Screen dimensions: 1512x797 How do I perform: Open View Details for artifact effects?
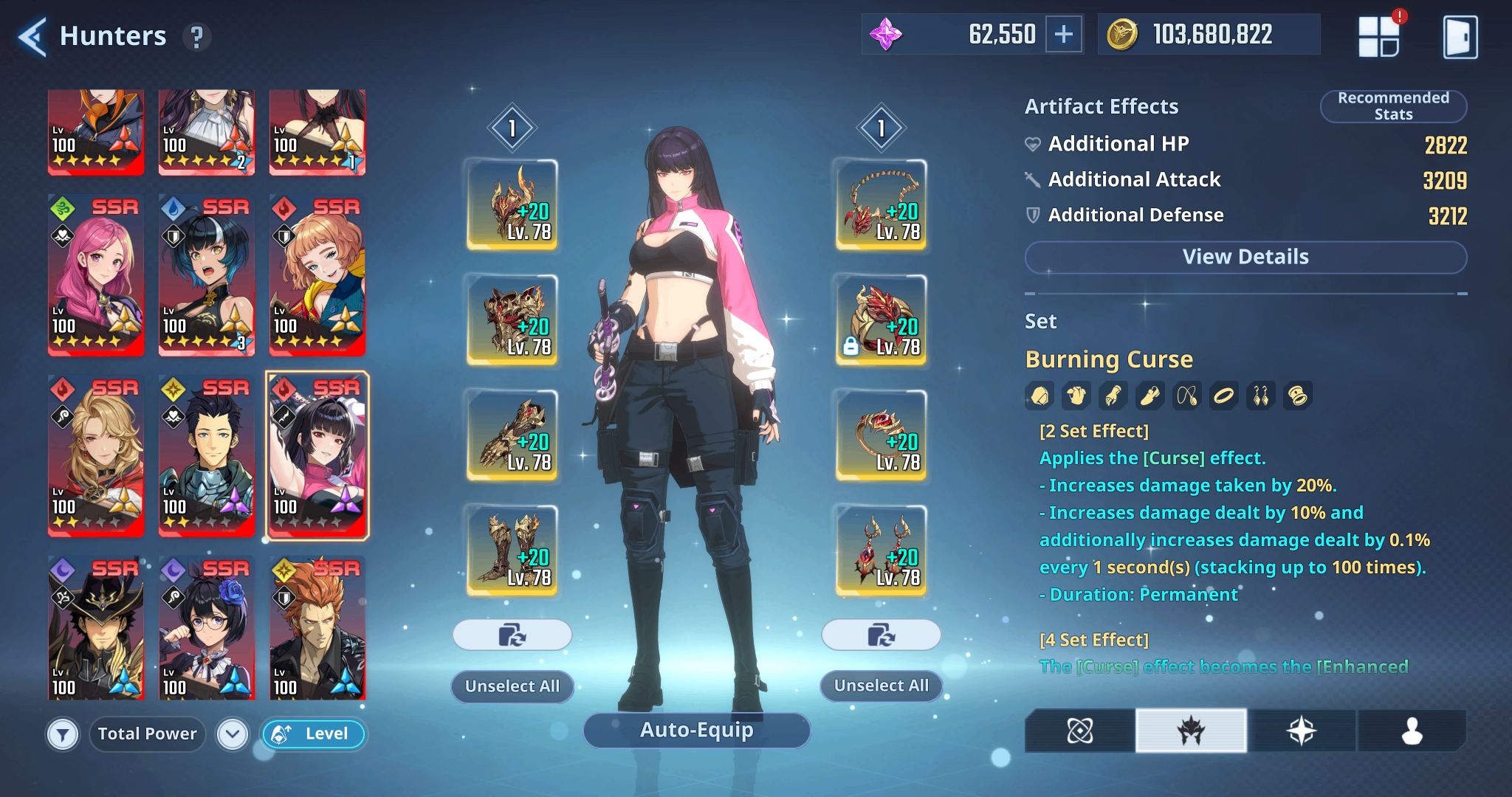point(1245,257)
